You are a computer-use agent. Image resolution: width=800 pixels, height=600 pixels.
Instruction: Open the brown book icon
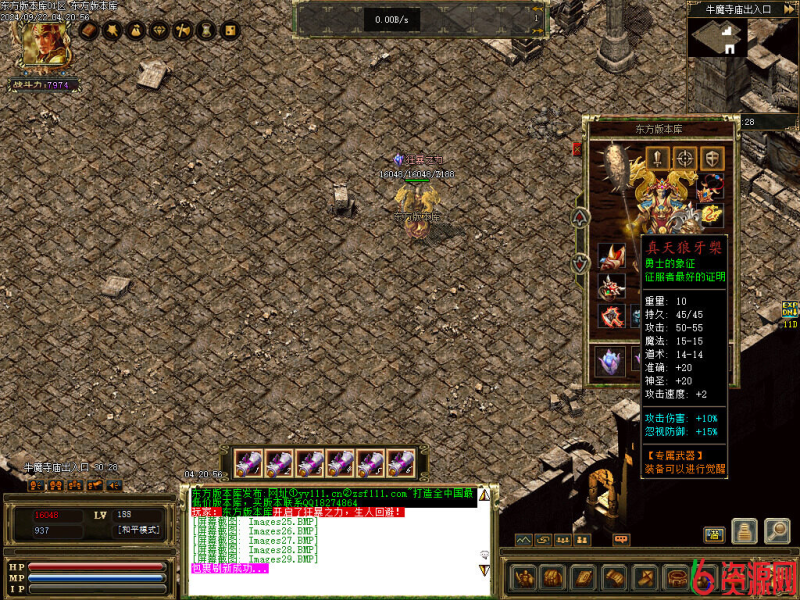tap(87, 32)
